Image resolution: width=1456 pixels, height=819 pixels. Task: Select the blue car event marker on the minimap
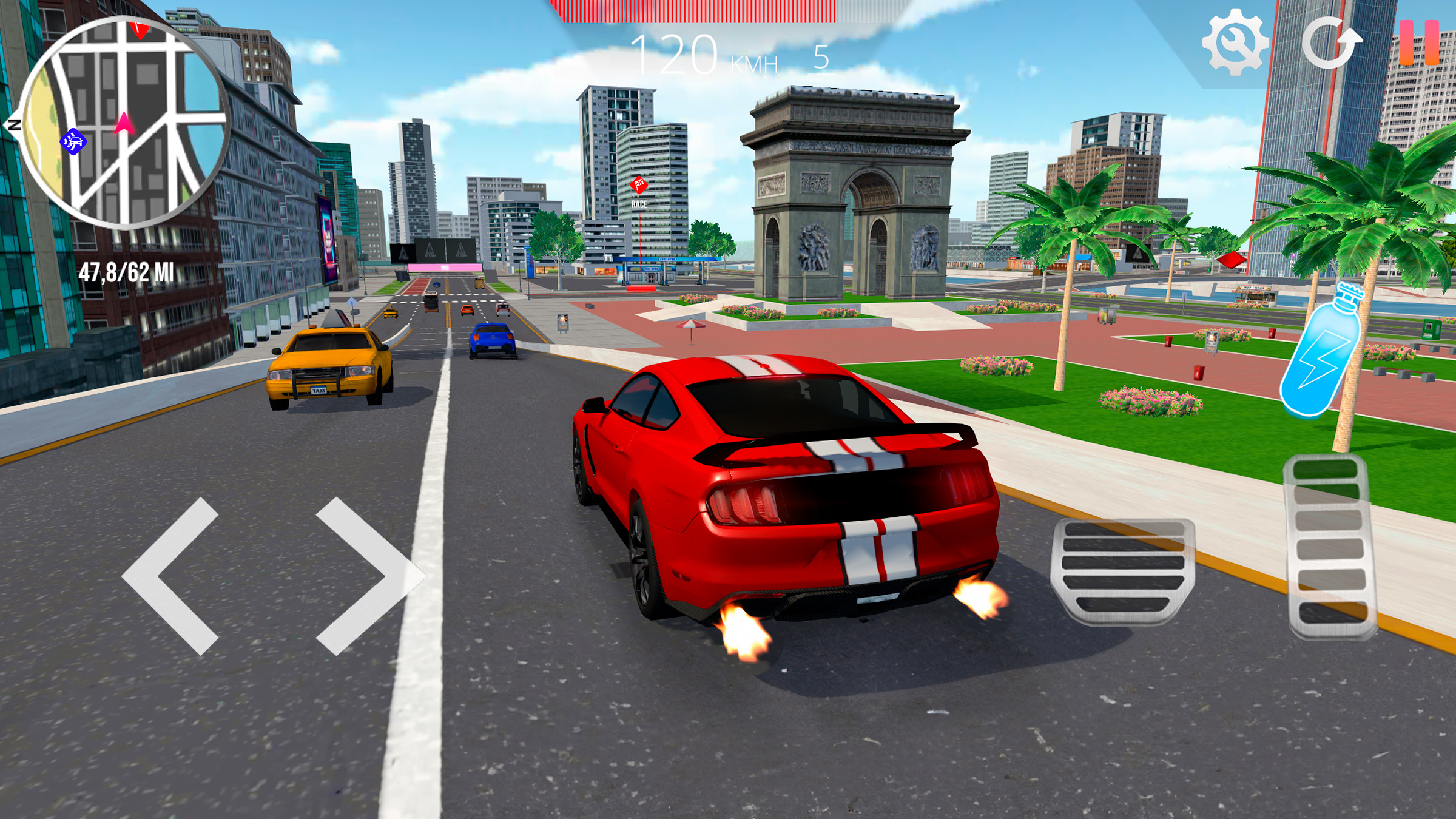tap(72, 141)
